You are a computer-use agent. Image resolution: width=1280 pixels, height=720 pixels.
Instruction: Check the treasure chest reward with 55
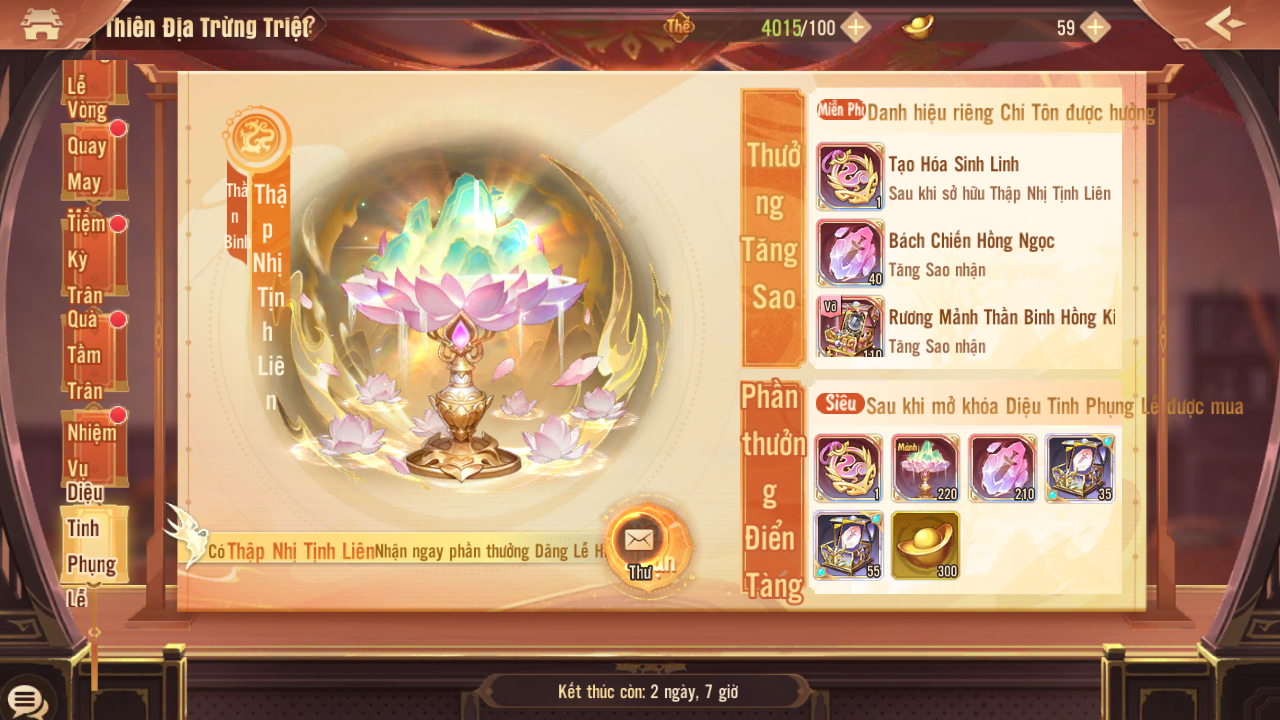point(848,545)
